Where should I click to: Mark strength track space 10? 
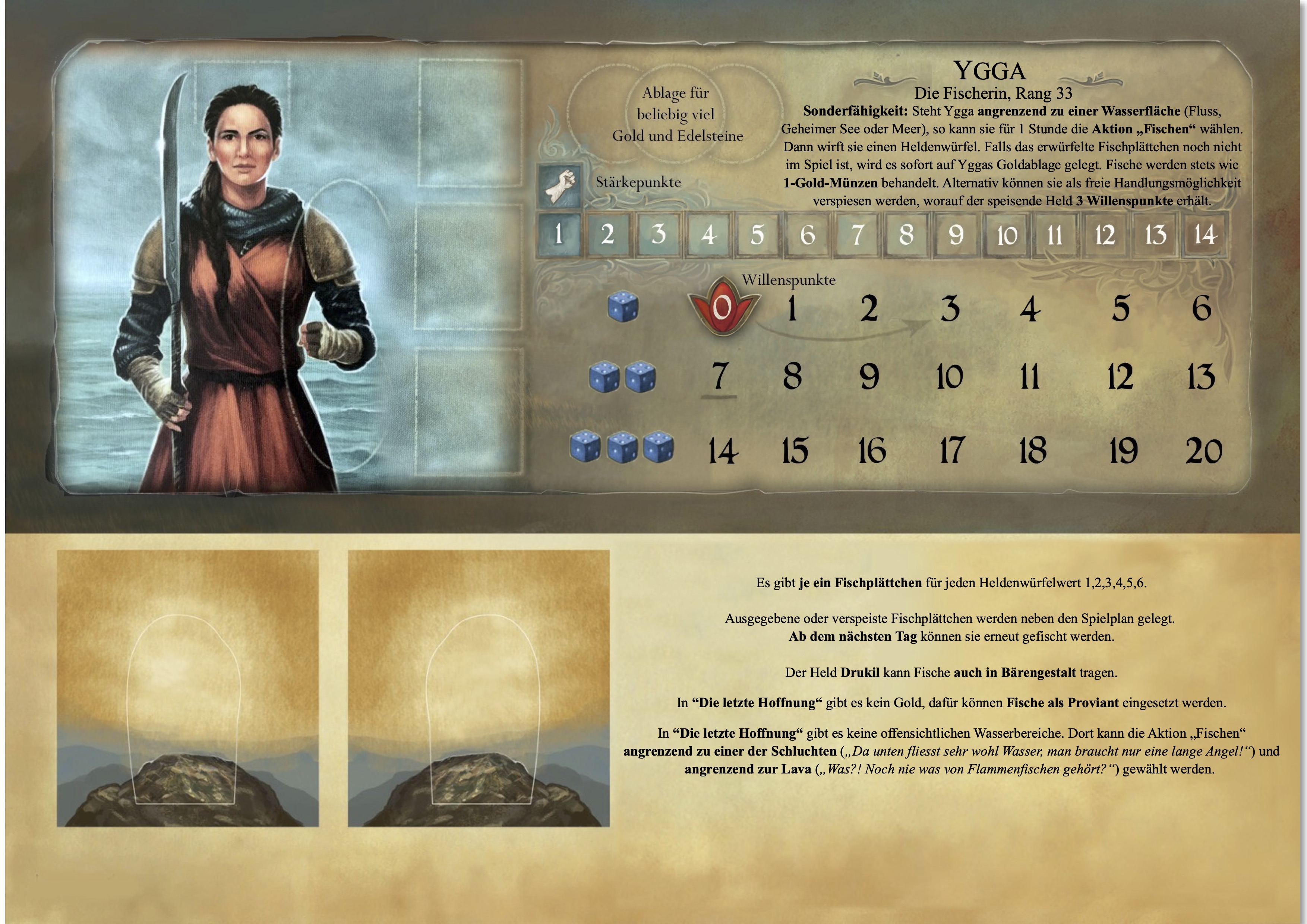(x=1007, y=234)
